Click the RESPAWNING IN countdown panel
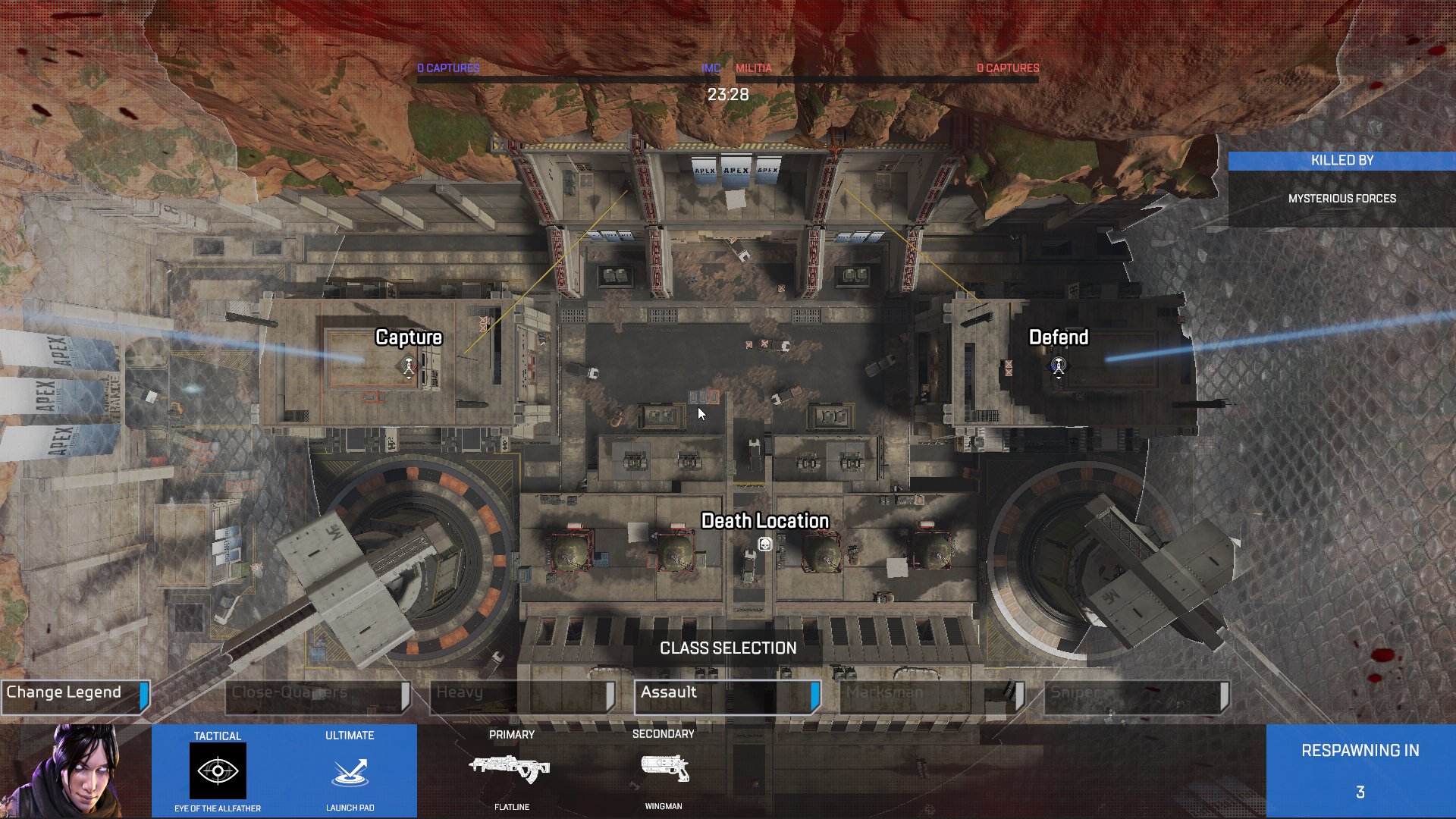 1360,770
